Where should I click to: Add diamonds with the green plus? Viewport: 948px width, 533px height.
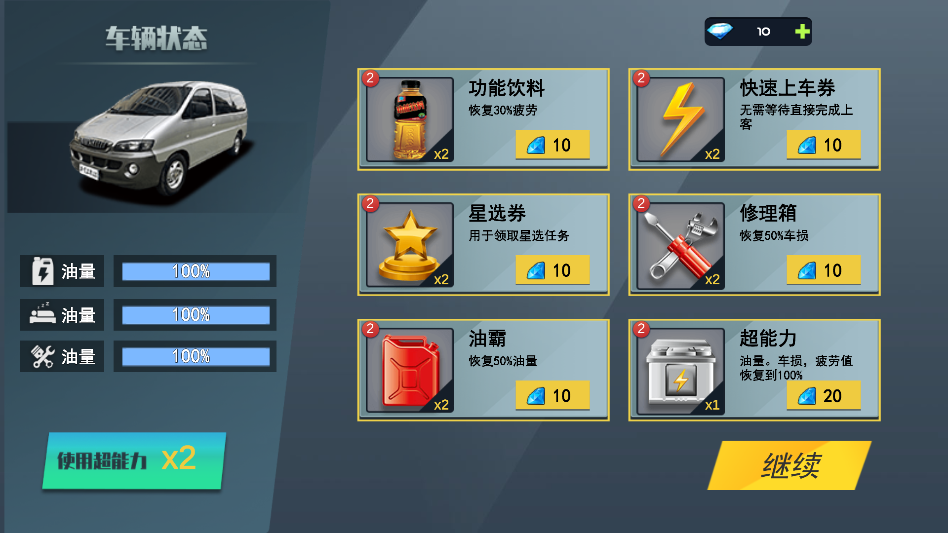(802, 32)
